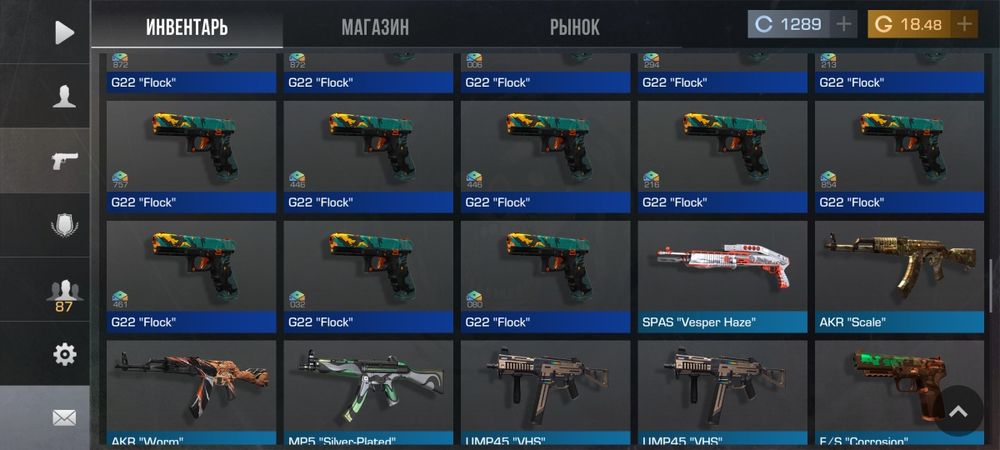Viewport: 1000px width, 450px height.
Task: Add gold with the plus button
Action: [964, 24]
